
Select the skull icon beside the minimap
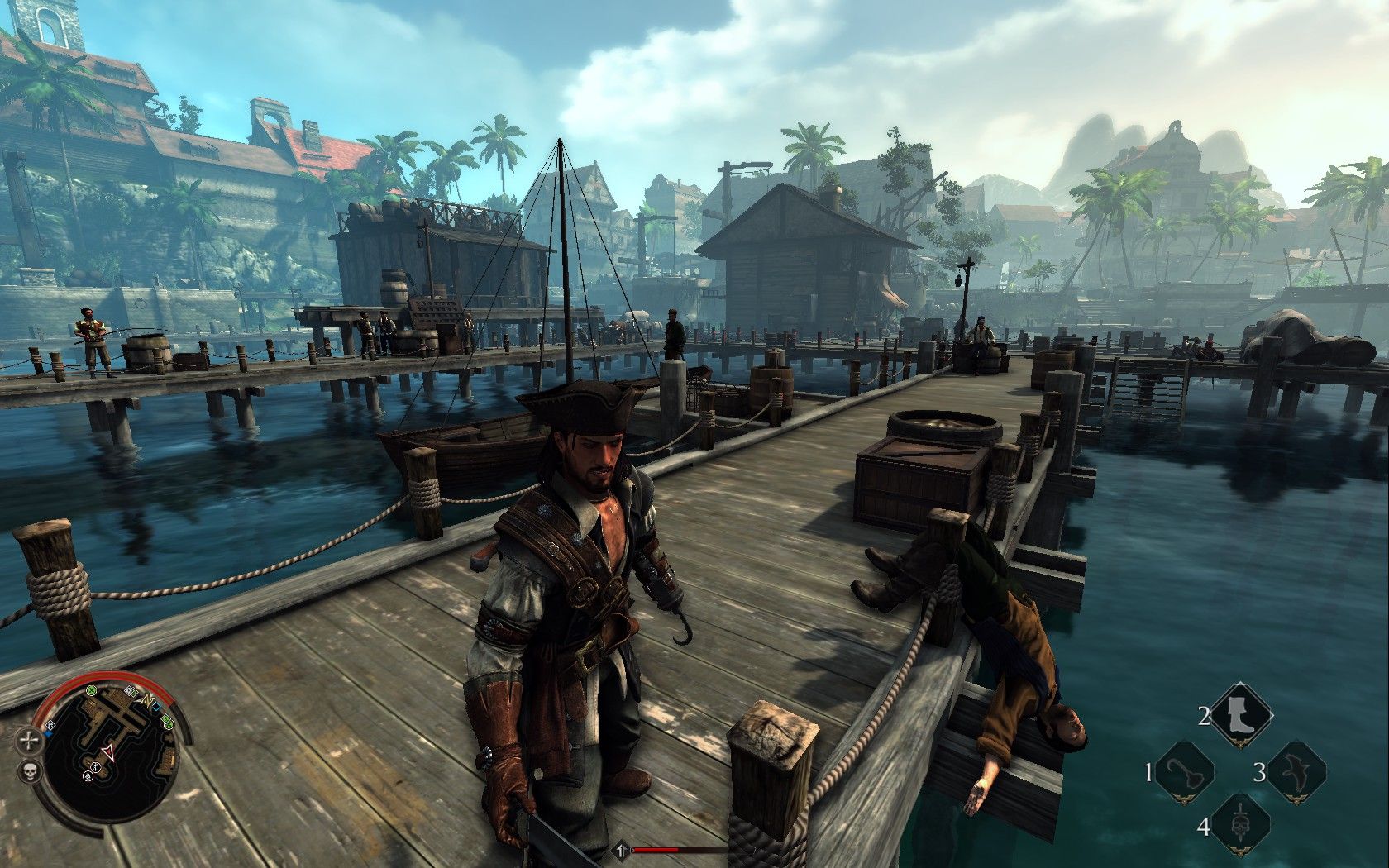31,771
